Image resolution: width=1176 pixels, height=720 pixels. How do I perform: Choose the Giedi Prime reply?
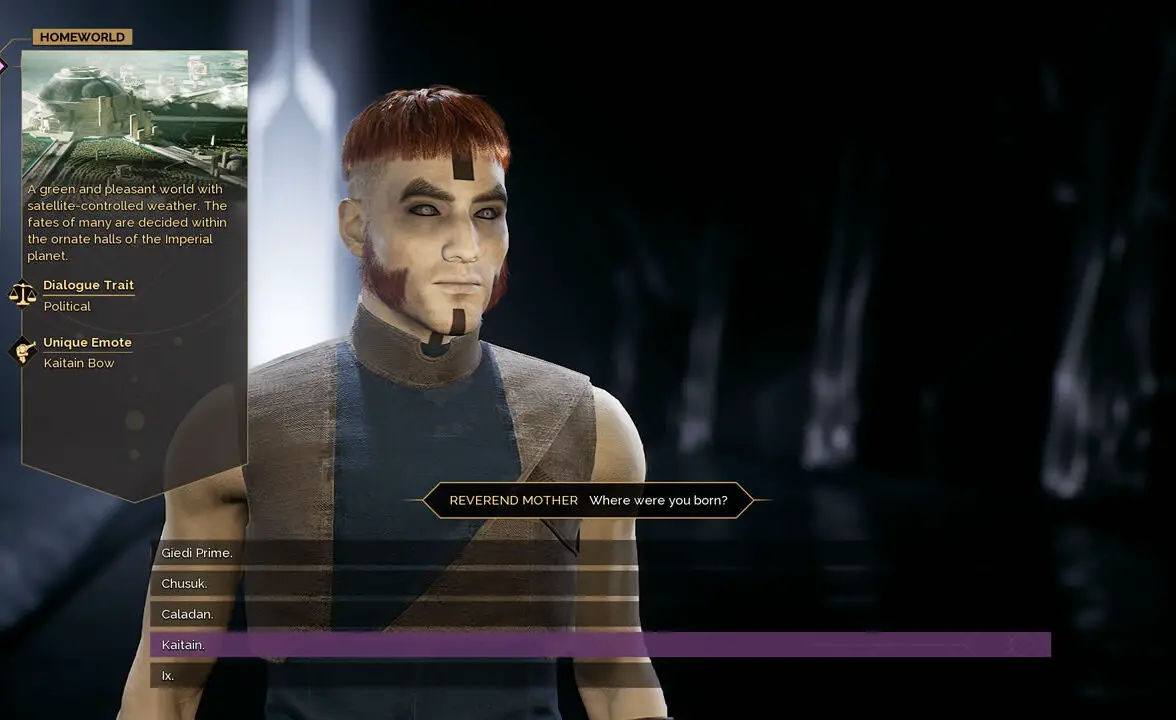pyautogui.click(x=197, y=553)
